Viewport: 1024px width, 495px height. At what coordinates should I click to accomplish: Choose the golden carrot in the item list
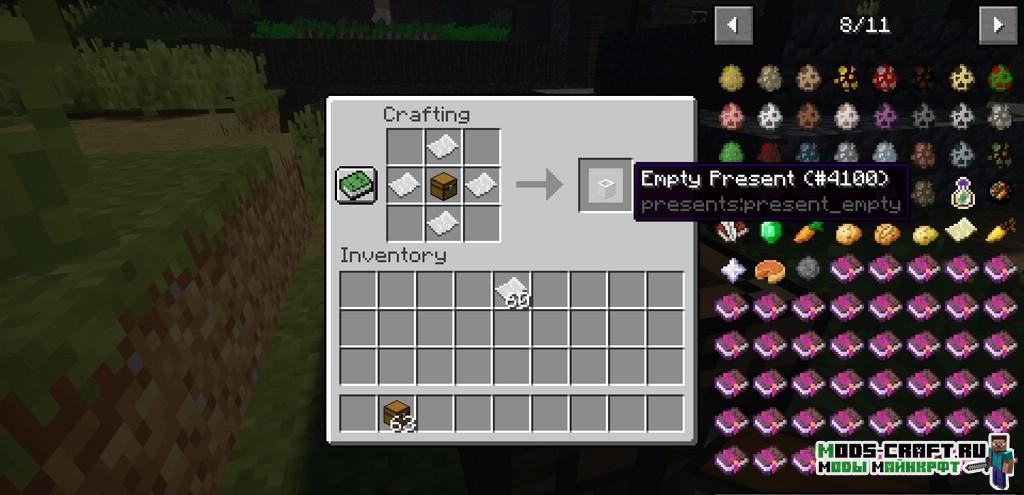coord(998,232)
